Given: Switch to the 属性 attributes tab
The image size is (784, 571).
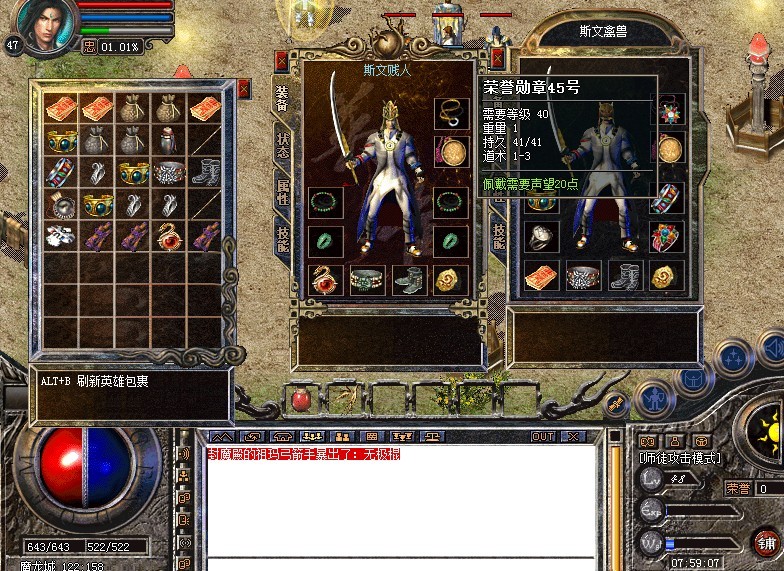Looking at the screenshot, I should click(282, 190).
